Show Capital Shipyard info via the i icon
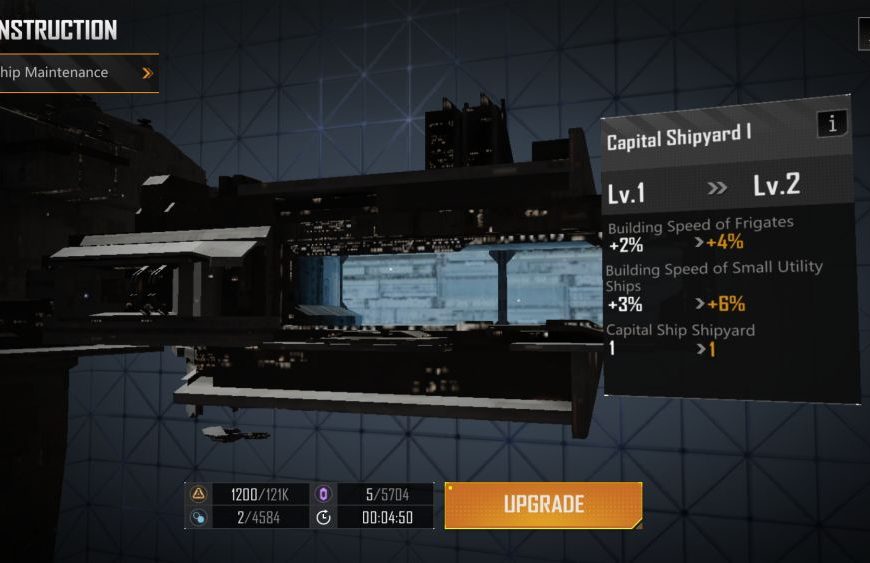Viewport: 870px width, 563px height. click(831, 124)
